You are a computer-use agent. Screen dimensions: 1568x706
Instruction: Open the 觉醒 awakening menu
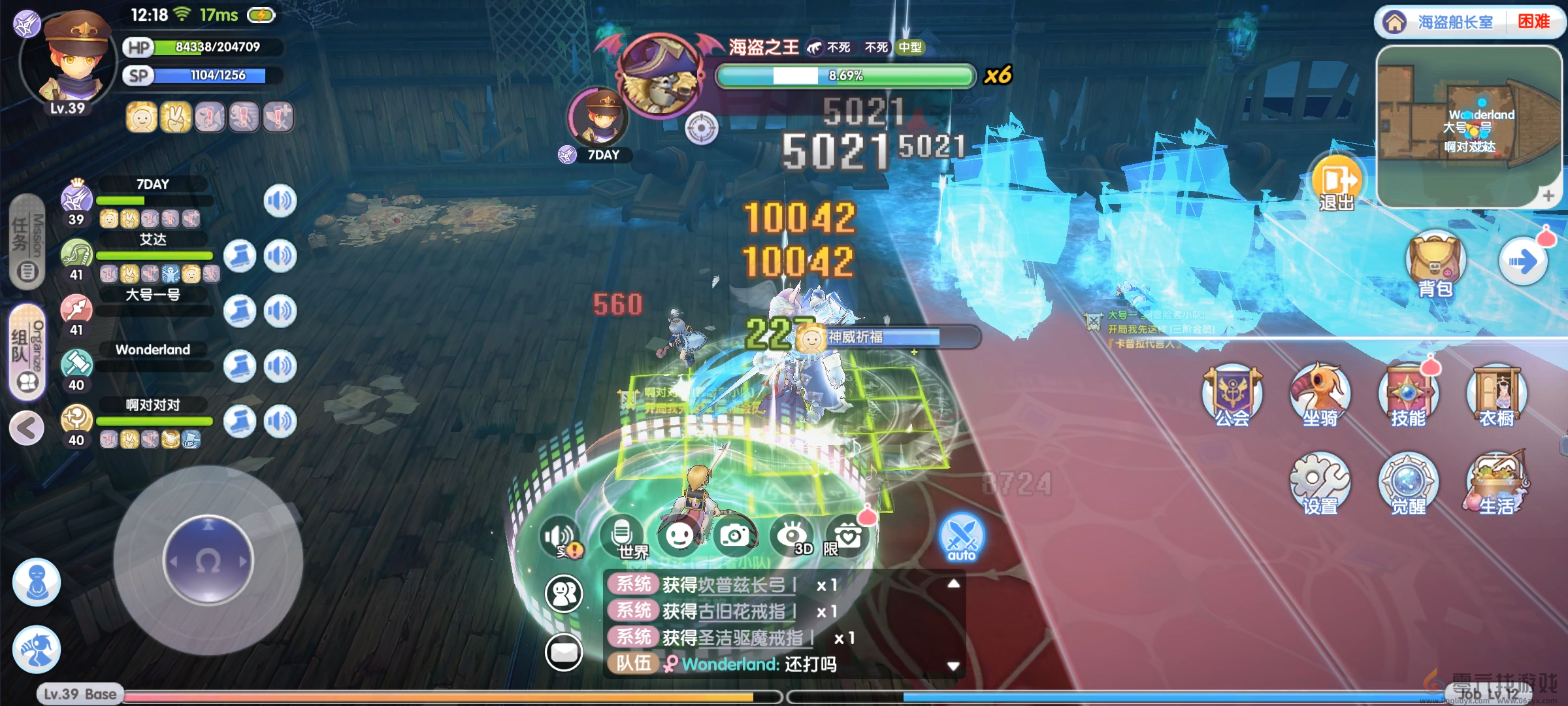click(x=1408, y=484)
